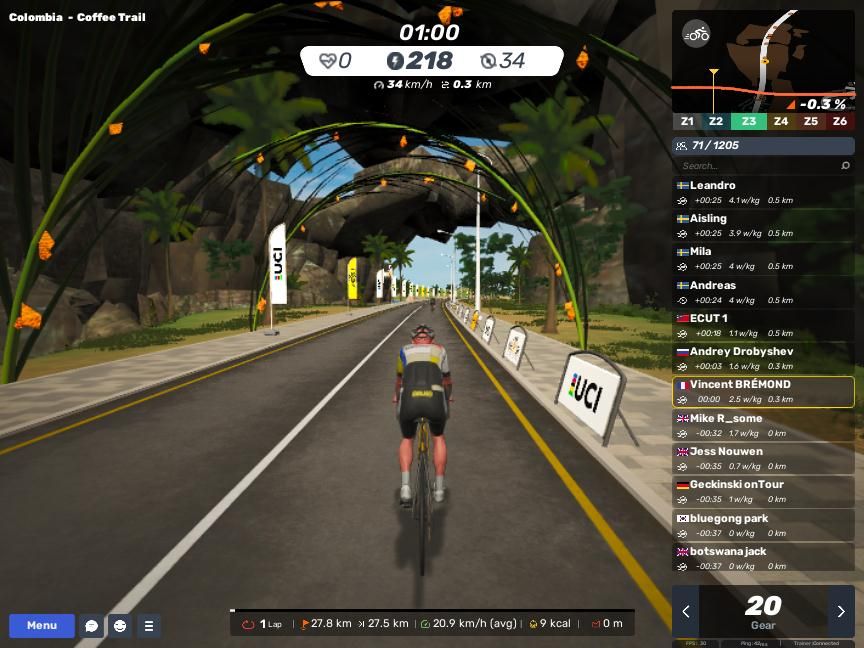Open the Menu button
Viewport: 864px width, 648px height.
(42, 626)
